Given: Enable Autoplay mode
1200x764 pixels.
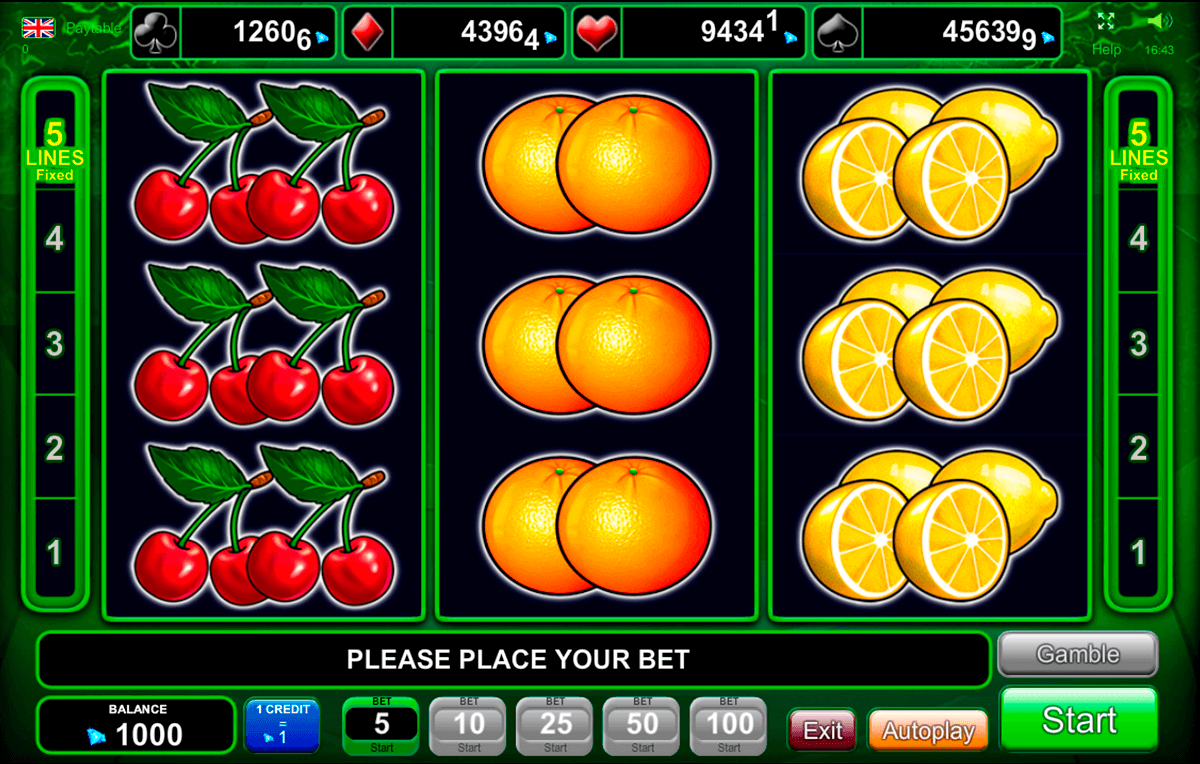Looking at the screenshot, I should pos(928,731).
